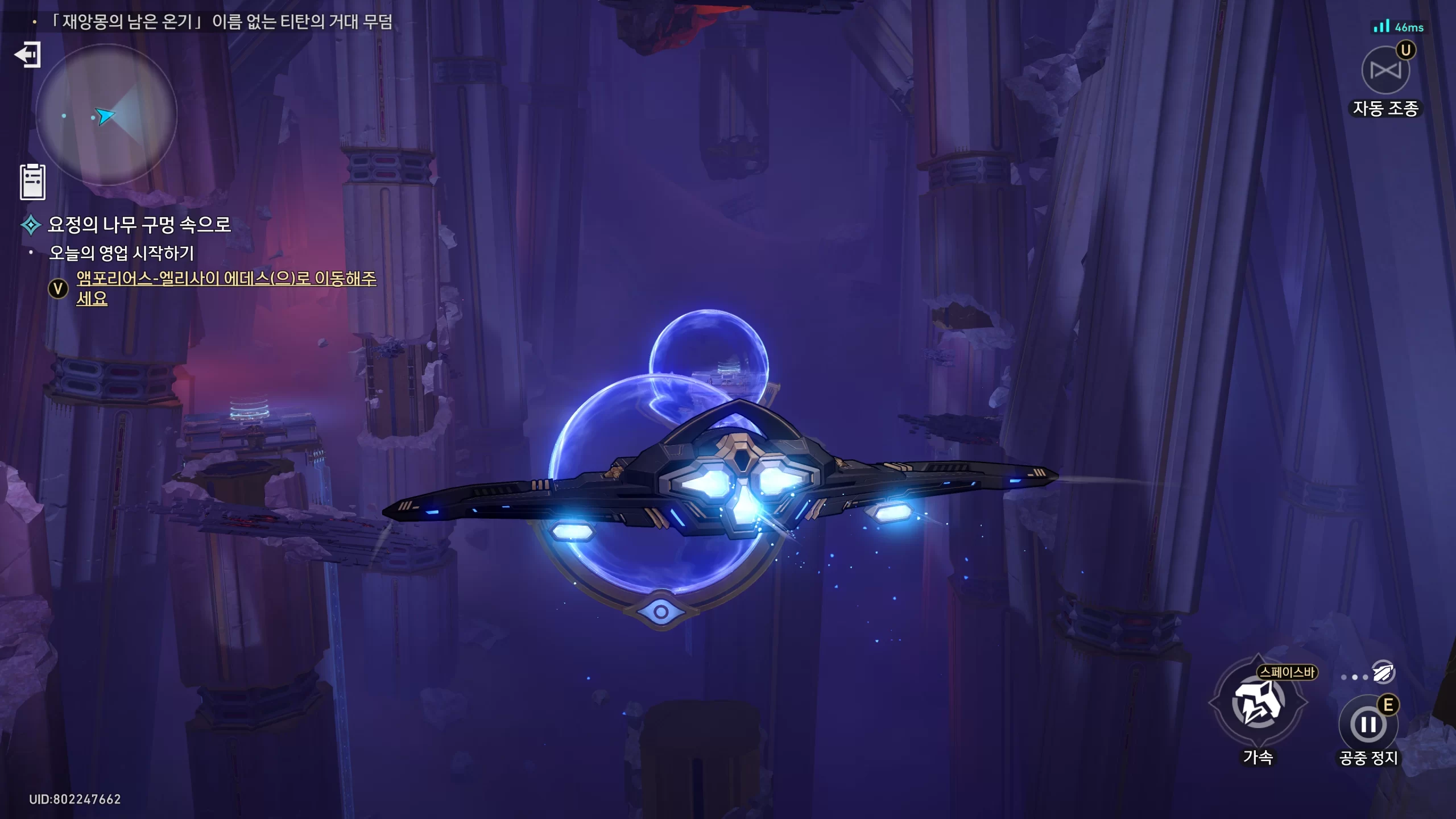Open the quest log clipboard icon
The height and width of the screenshot is (819, 1456).
(32, 182)
